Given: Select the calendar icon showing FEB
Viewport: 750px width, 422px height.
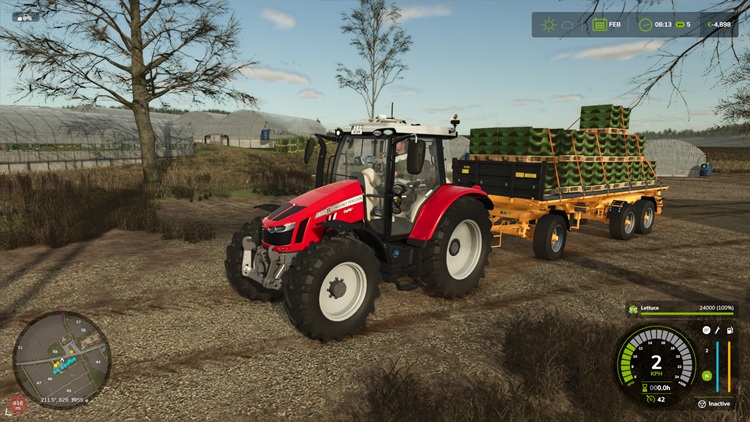Looking at the screenshot, I should [600, 24].
